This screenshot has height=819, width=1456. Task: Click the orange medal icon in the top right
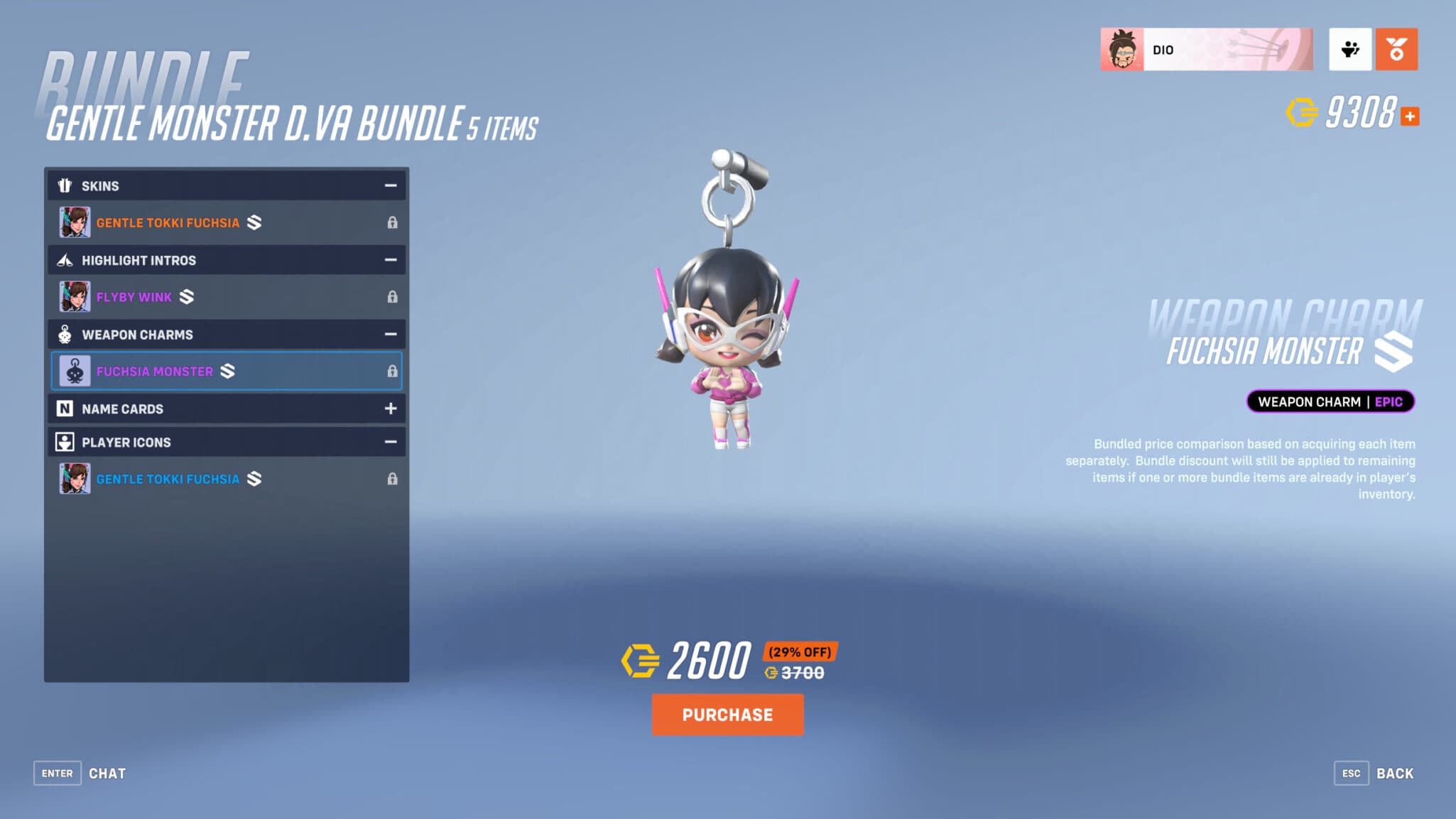coord(1396,48)
